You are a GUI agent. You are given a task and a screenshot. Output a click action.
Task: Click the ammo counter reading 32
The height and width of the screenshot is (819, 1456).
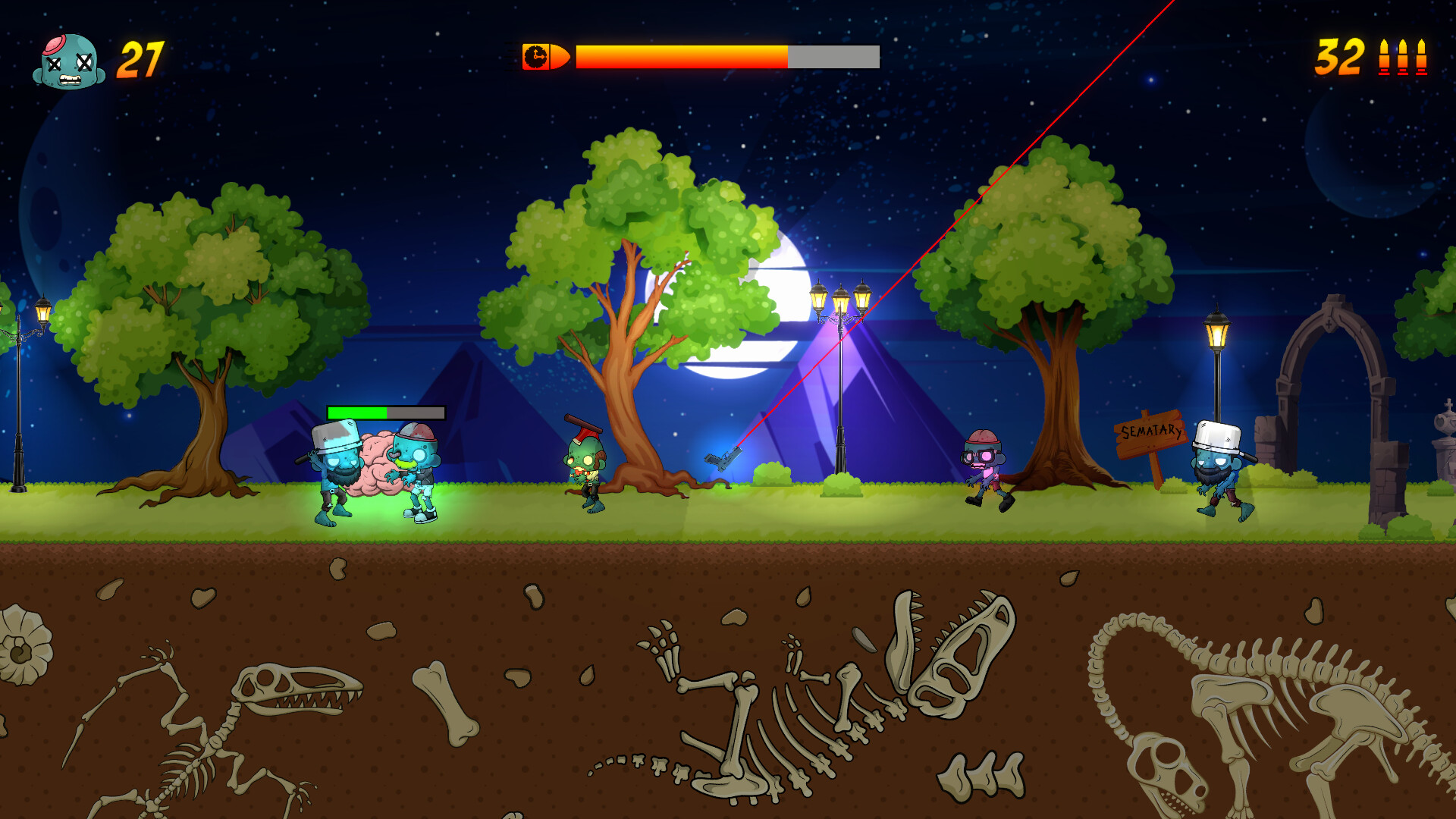tap(1339, 55)
